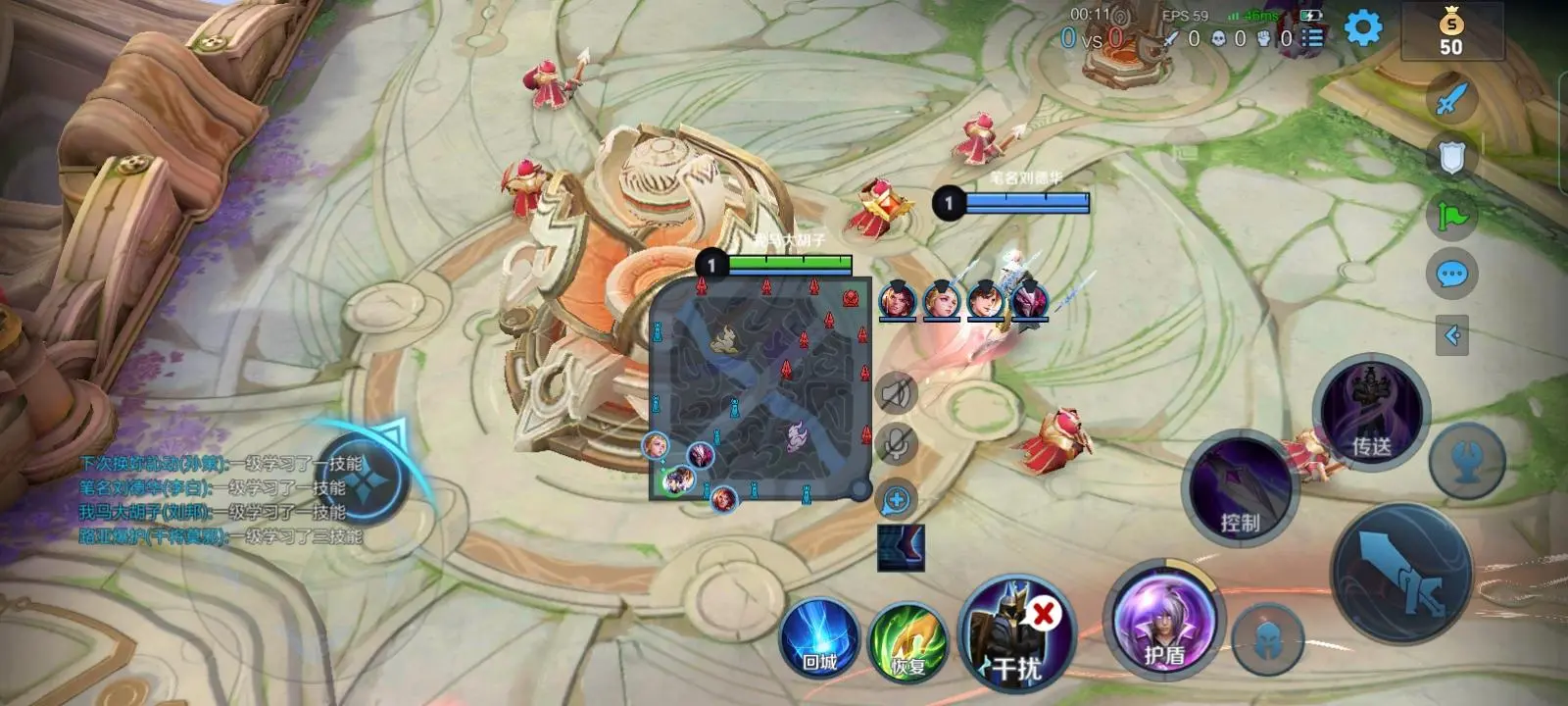The height and width of the screenshot is (706, 1568).
Task: Hit the large sword basic attack button
Action: tap(1401, 576)
